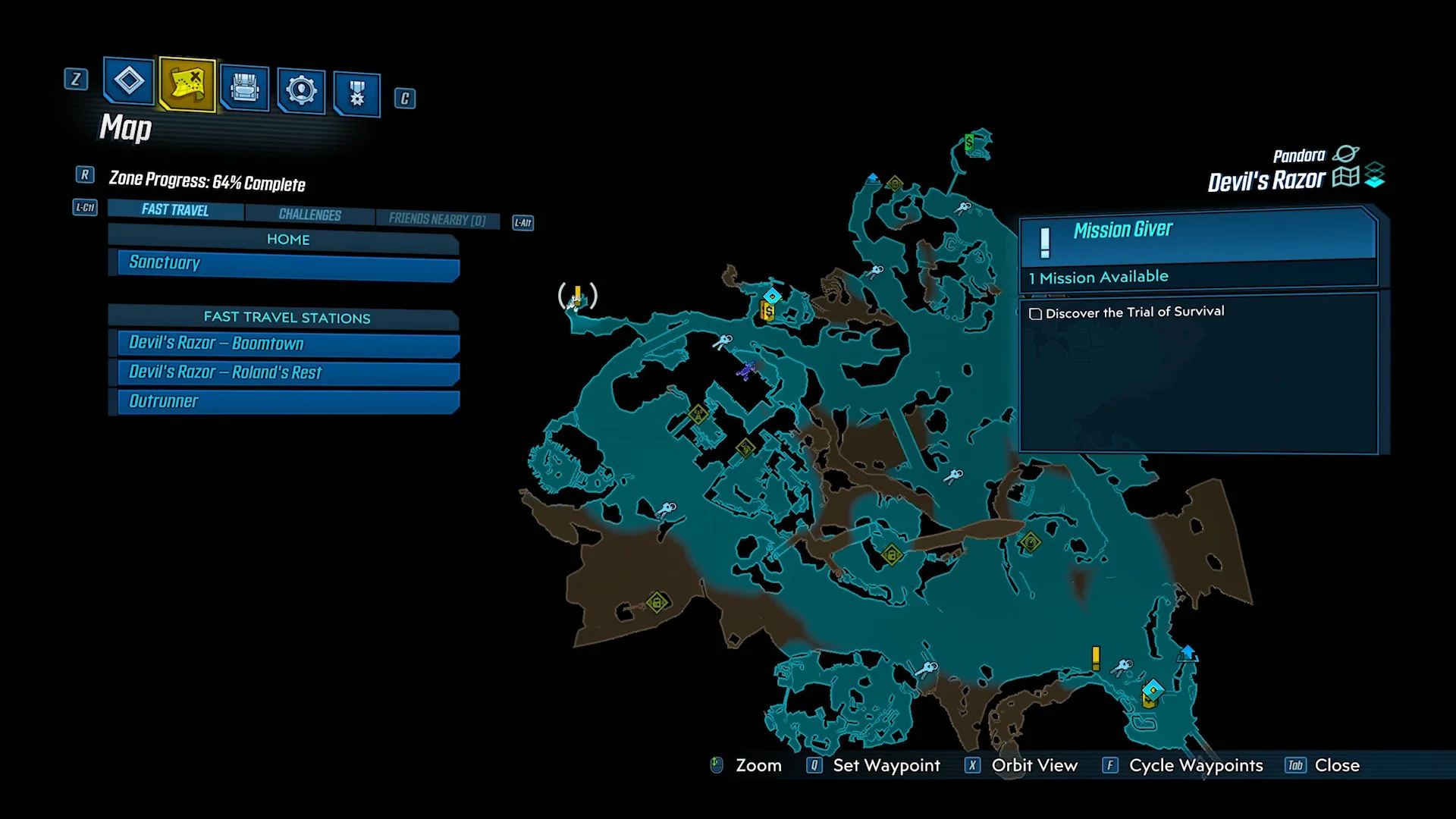This screenshot has width=1456, height=819.
Task: Check the Discover the Trial of Survival objective
Action: pyautogui.click(x=1036, y=313)
